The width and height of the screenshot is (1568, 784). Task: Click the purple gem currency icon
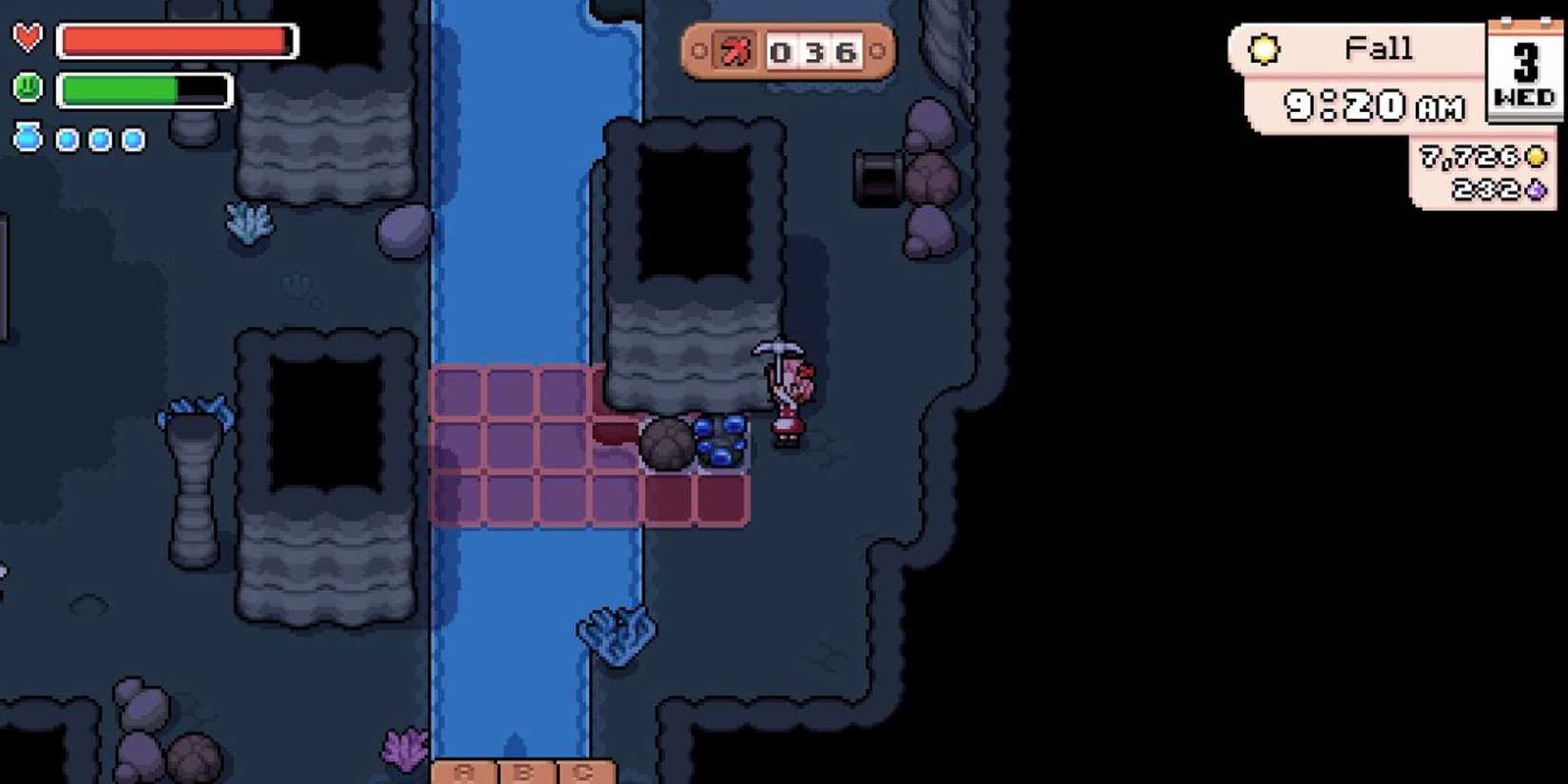pyautogui.click(x=1534, y=192)
